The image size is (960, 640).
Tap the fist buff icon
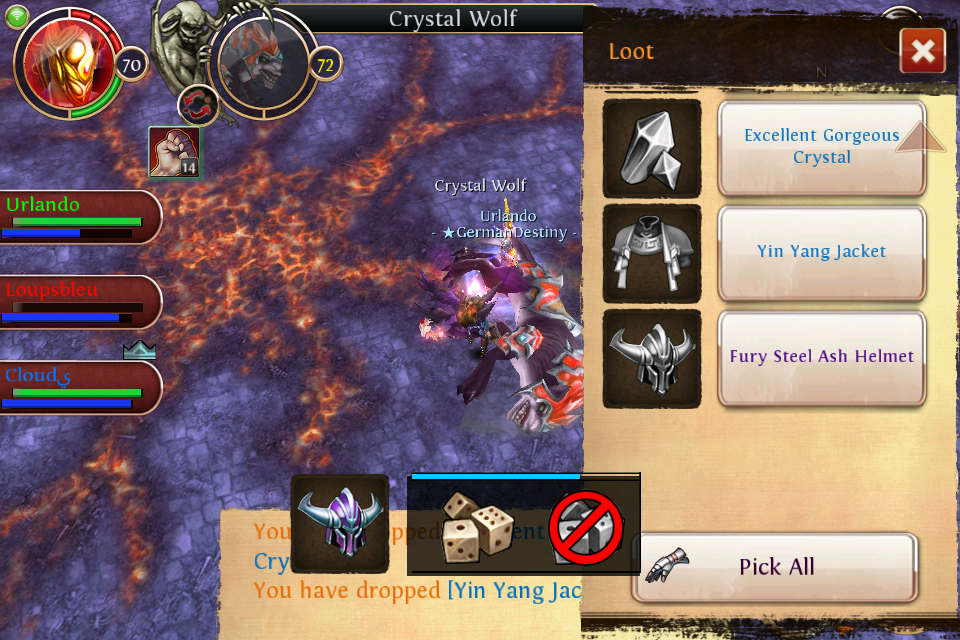[174, 152]
